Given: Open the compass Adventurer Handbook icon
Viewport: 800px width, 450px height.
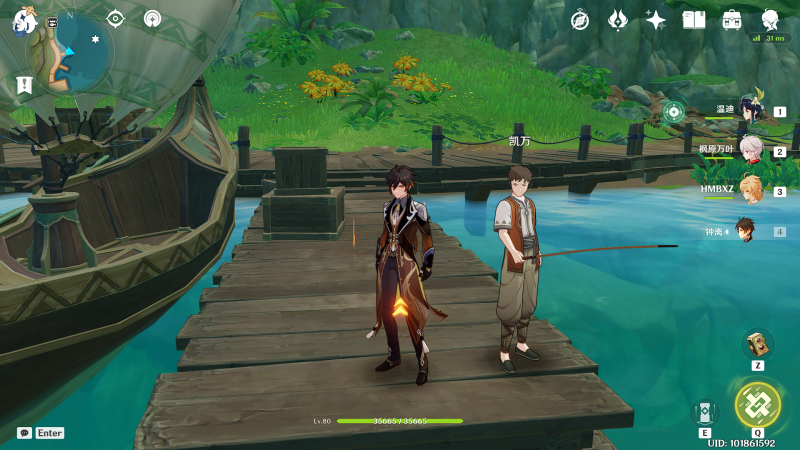Looking at the screenshot, I should click(581, 19).
